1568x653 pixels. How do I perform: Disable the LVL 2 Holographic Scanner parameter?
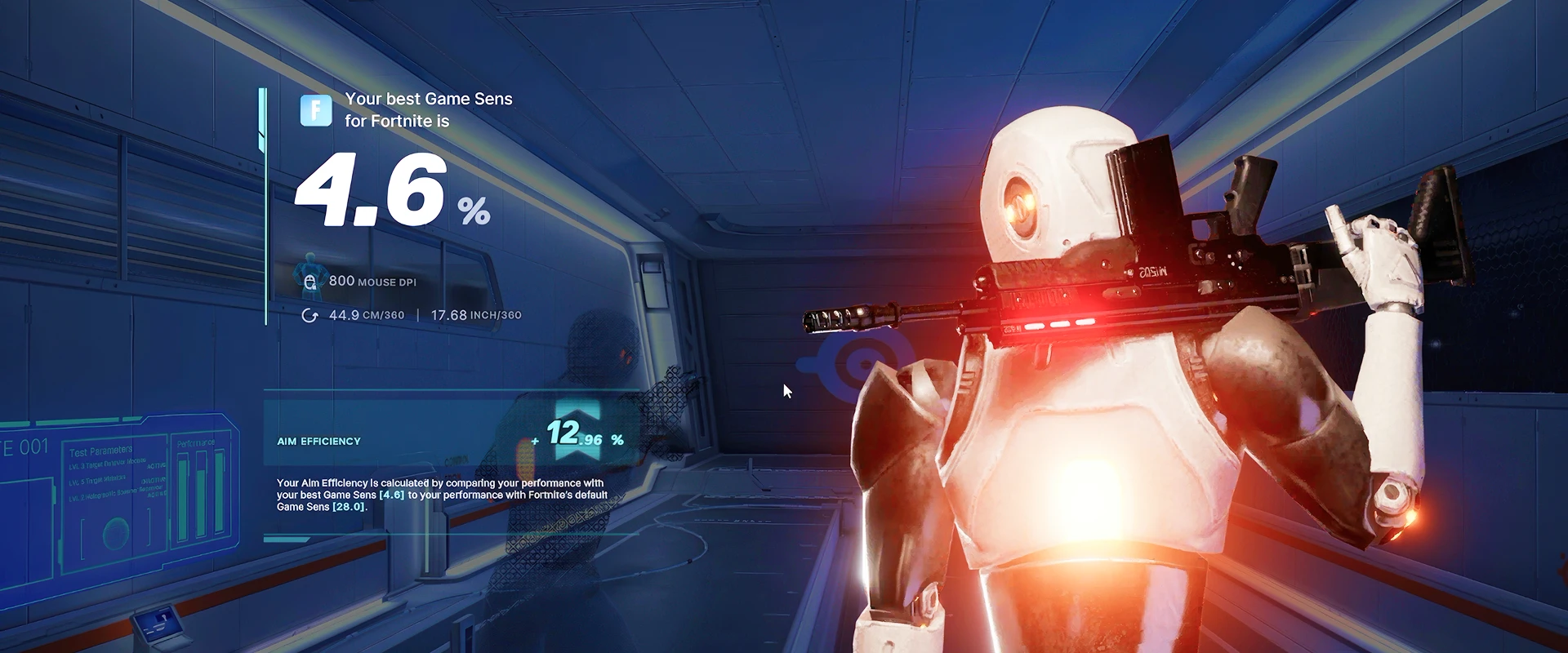click(x=155, y=495)
